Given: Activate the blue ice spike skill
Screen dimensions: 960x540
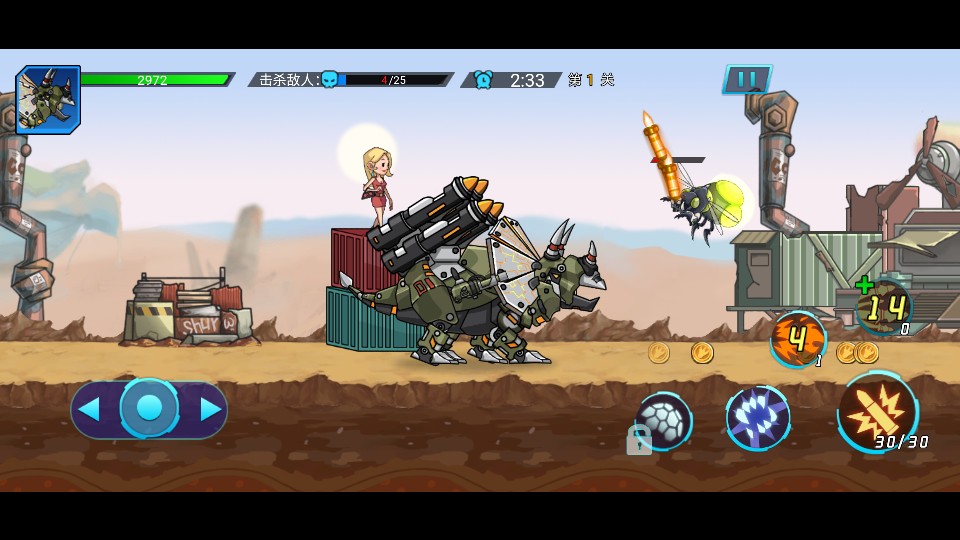Looking at the screenshot, I should (757, 417).
